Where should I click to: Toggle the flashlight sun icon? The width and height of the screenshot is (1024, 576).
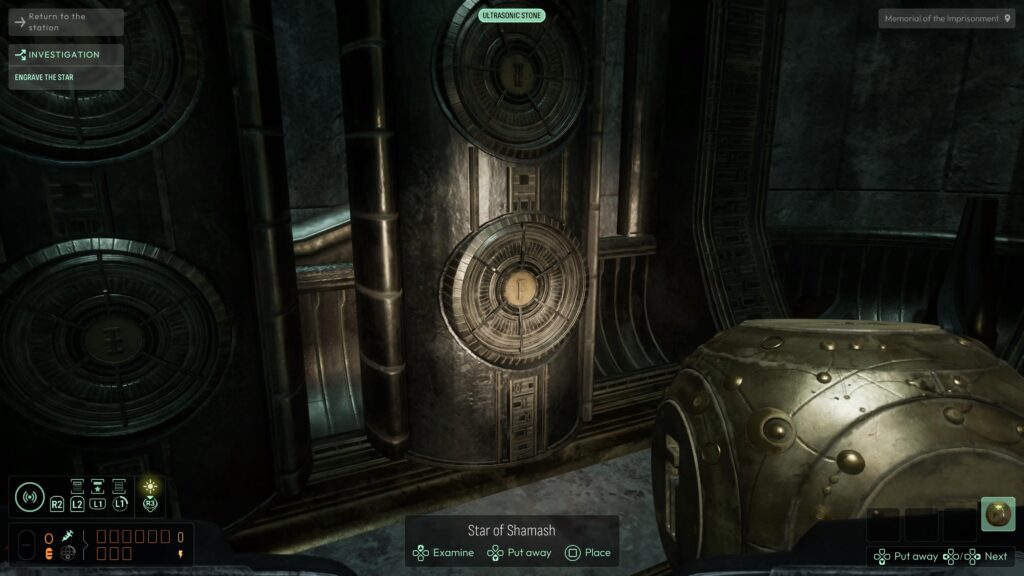pyautogui.click(x=151, y=486)
